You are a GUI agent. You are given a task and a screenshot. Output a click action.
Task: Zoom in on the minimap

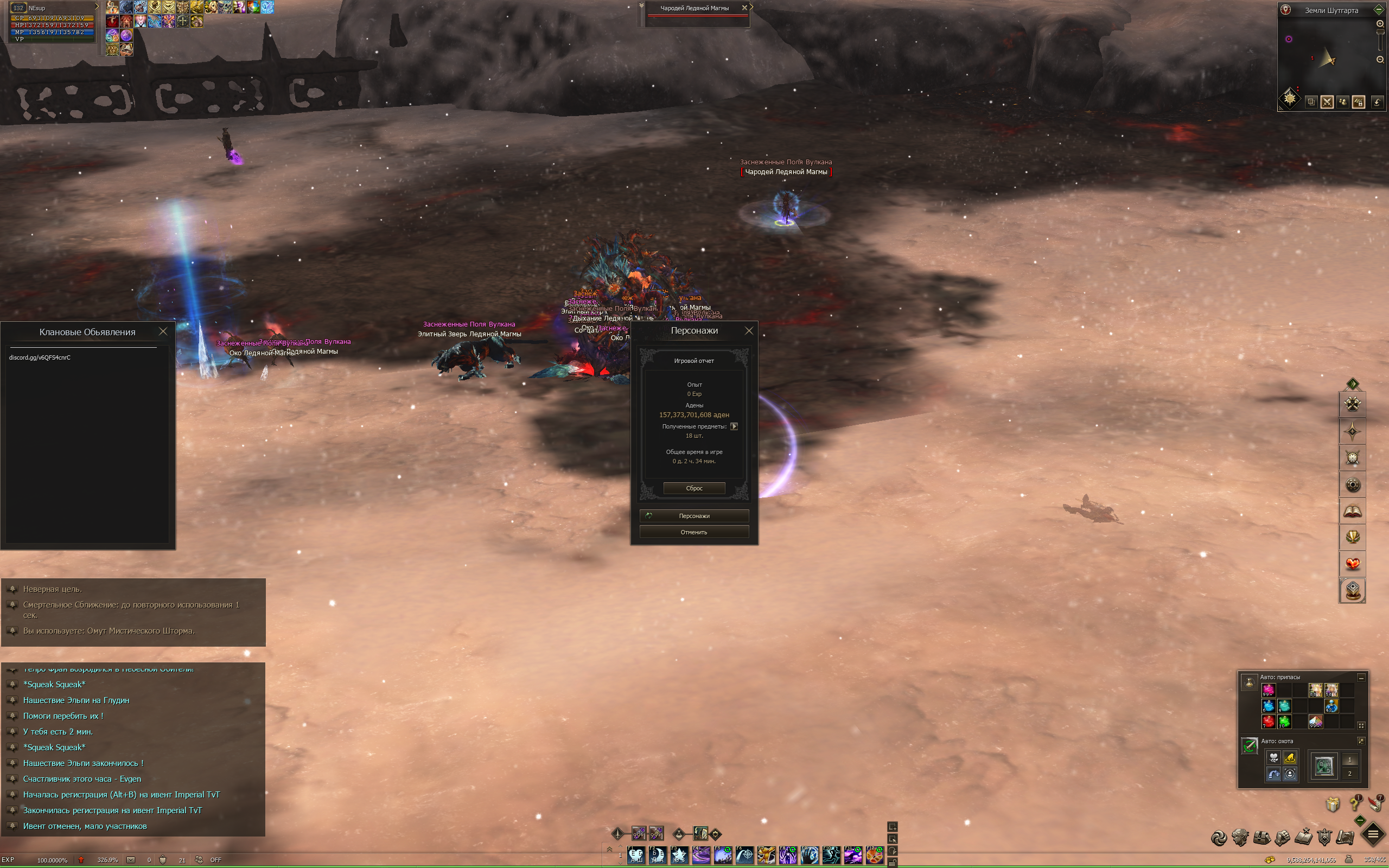click(x=1380, y=23)
